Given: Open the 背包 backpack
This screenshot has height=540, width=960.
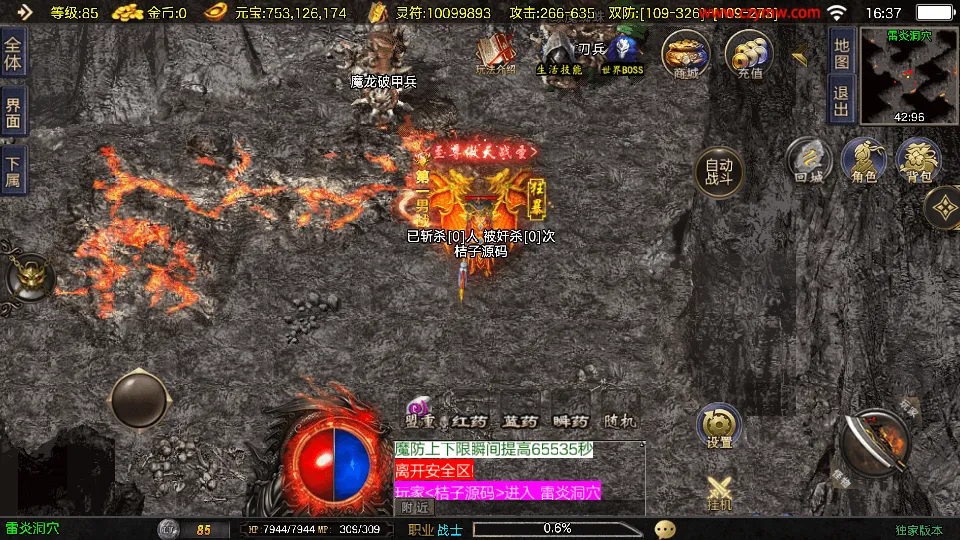Looking at the screenshot, I should [x=918, y=162].
